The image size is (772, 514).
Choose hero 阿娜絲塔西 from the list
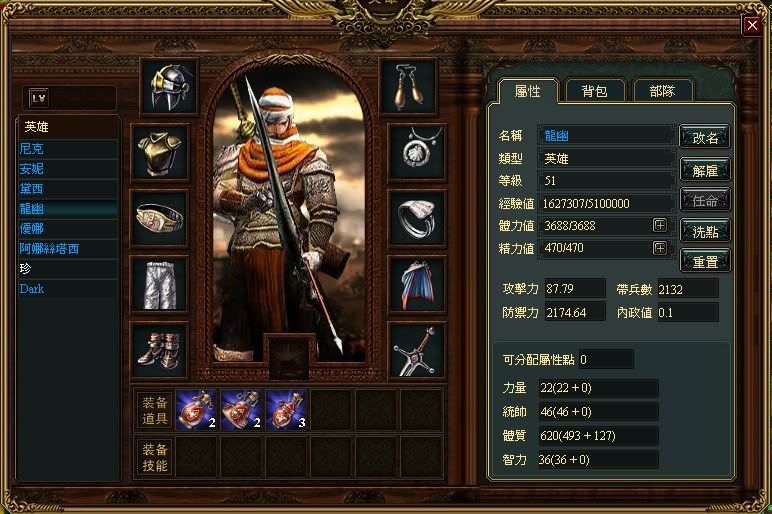tap(49, 248)
